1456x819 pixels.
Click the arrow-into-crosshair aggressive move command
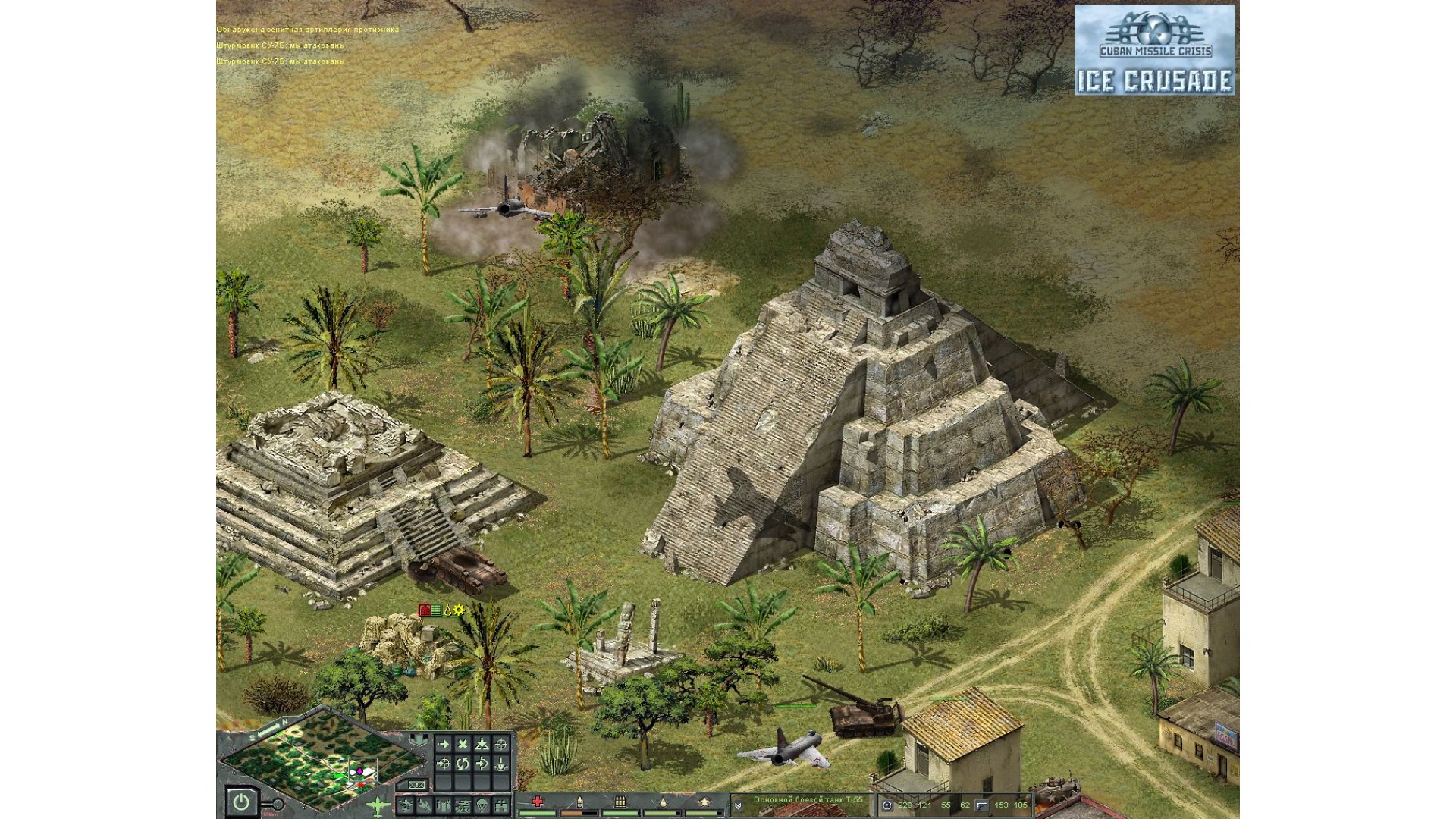tap(444, 764)
